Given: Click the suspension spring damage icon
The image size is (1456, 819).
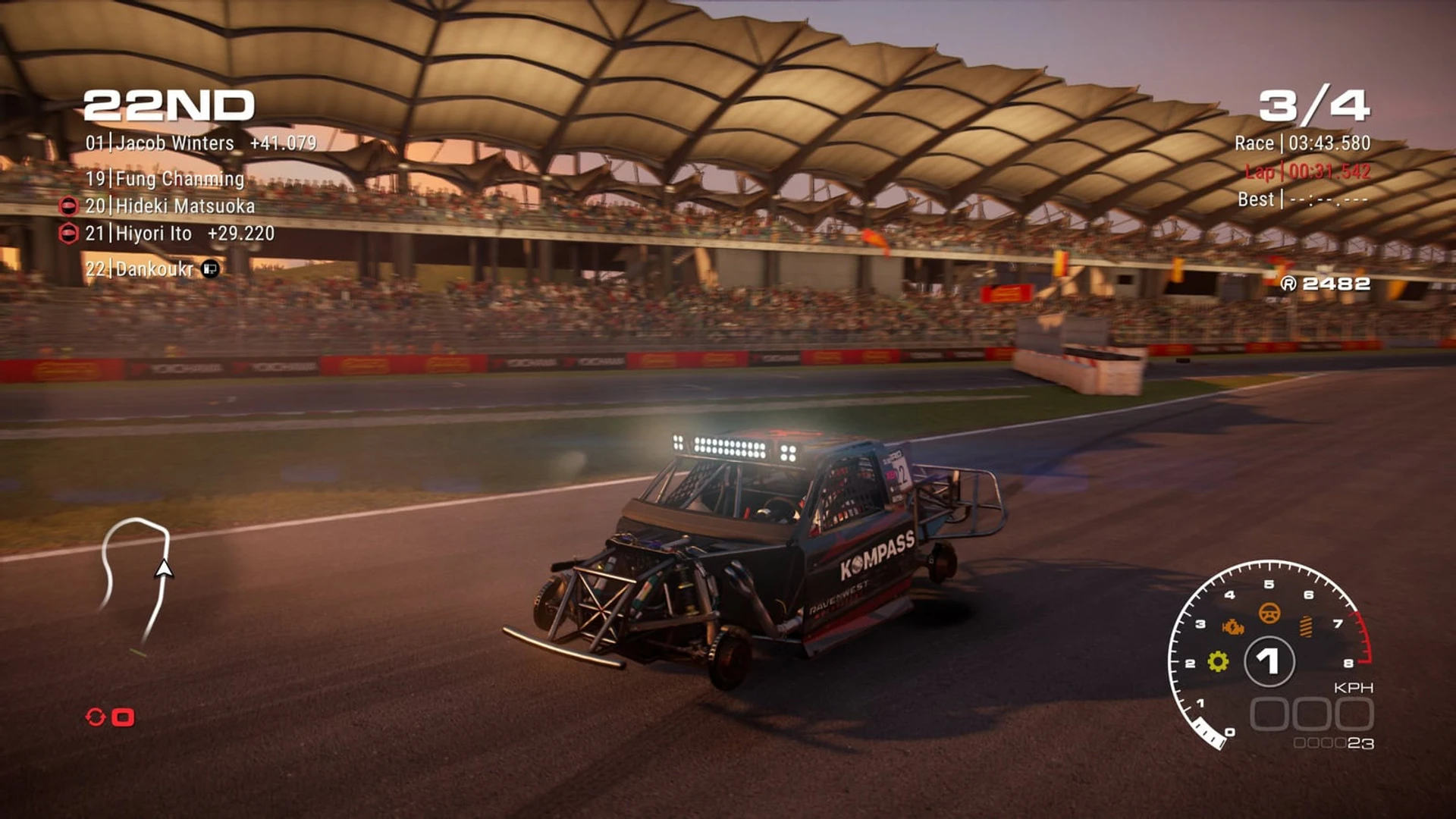Looking at the screenshot, I should click(1306, 626).
